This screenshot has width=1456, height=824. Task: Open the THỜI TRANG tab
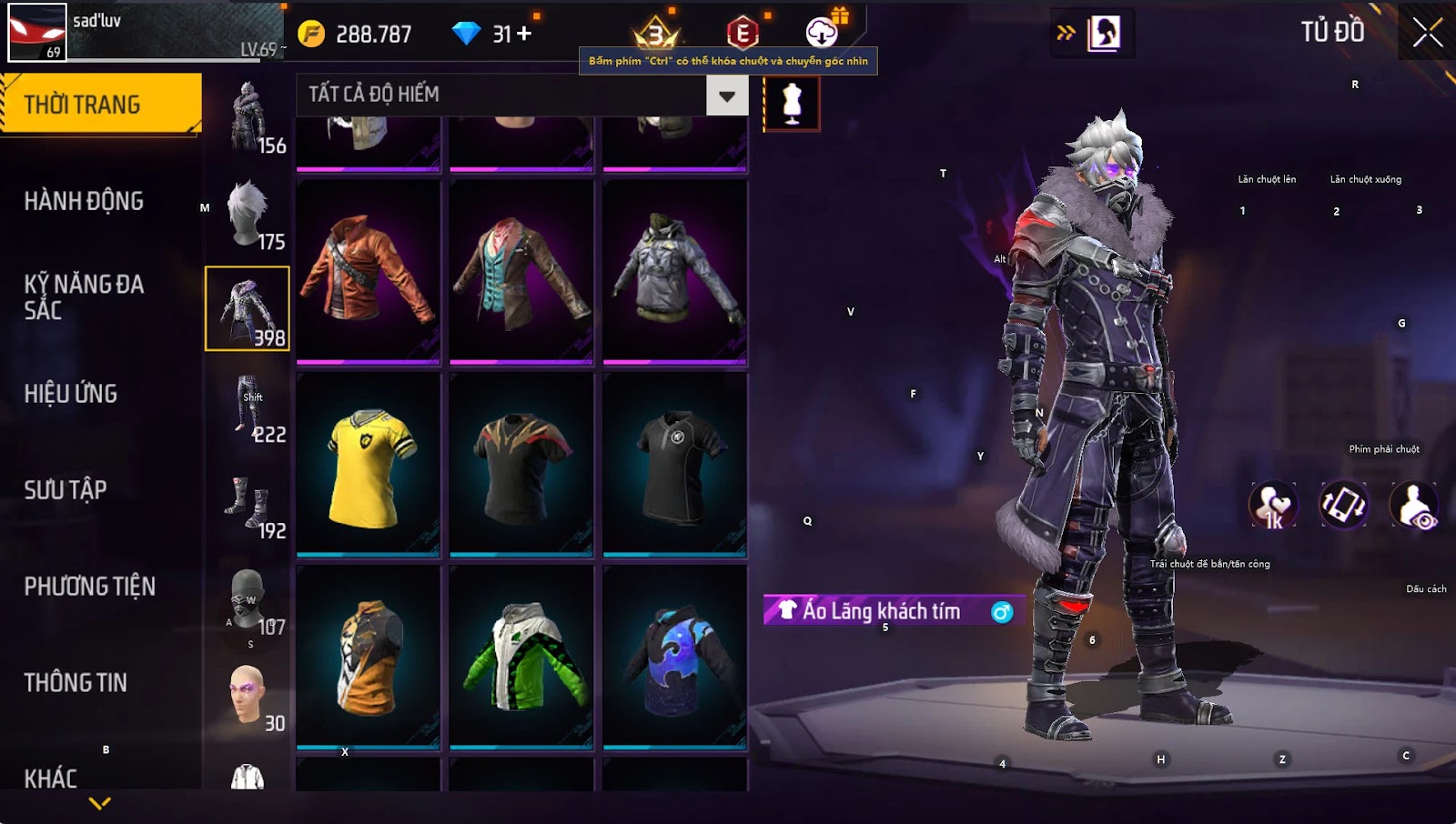click(100, 105)
